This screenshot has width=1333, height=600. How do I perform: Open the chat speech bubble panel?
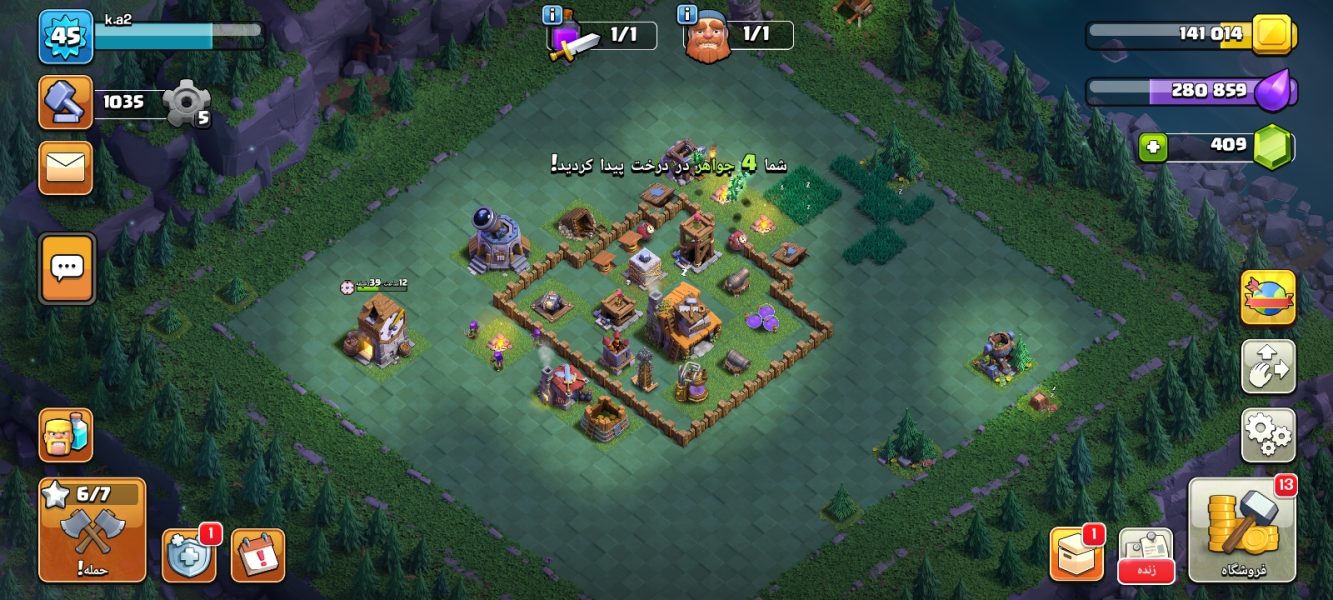click(x=67, y=268)
